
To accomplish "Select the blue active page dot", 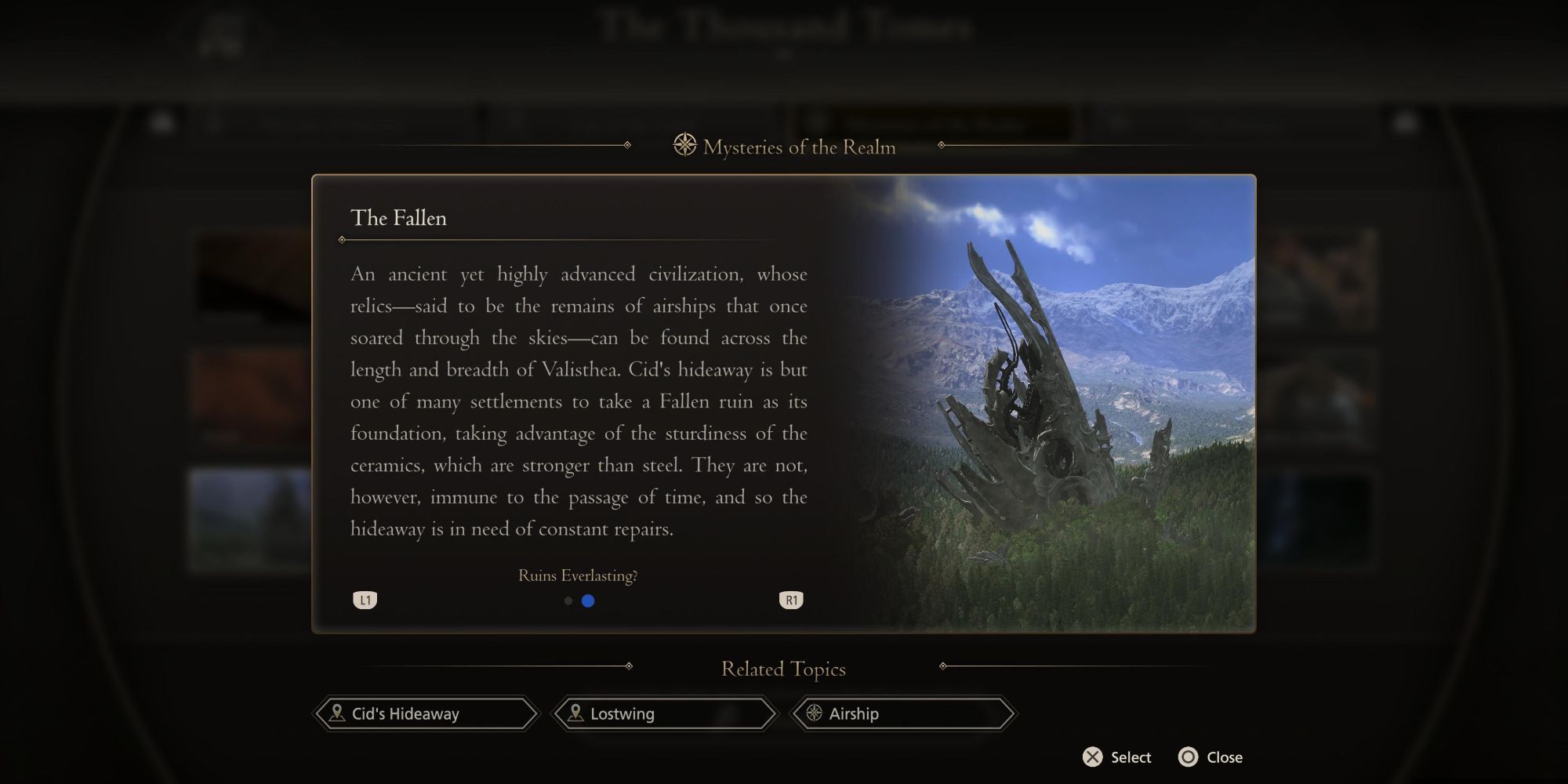I will point(588,601).
